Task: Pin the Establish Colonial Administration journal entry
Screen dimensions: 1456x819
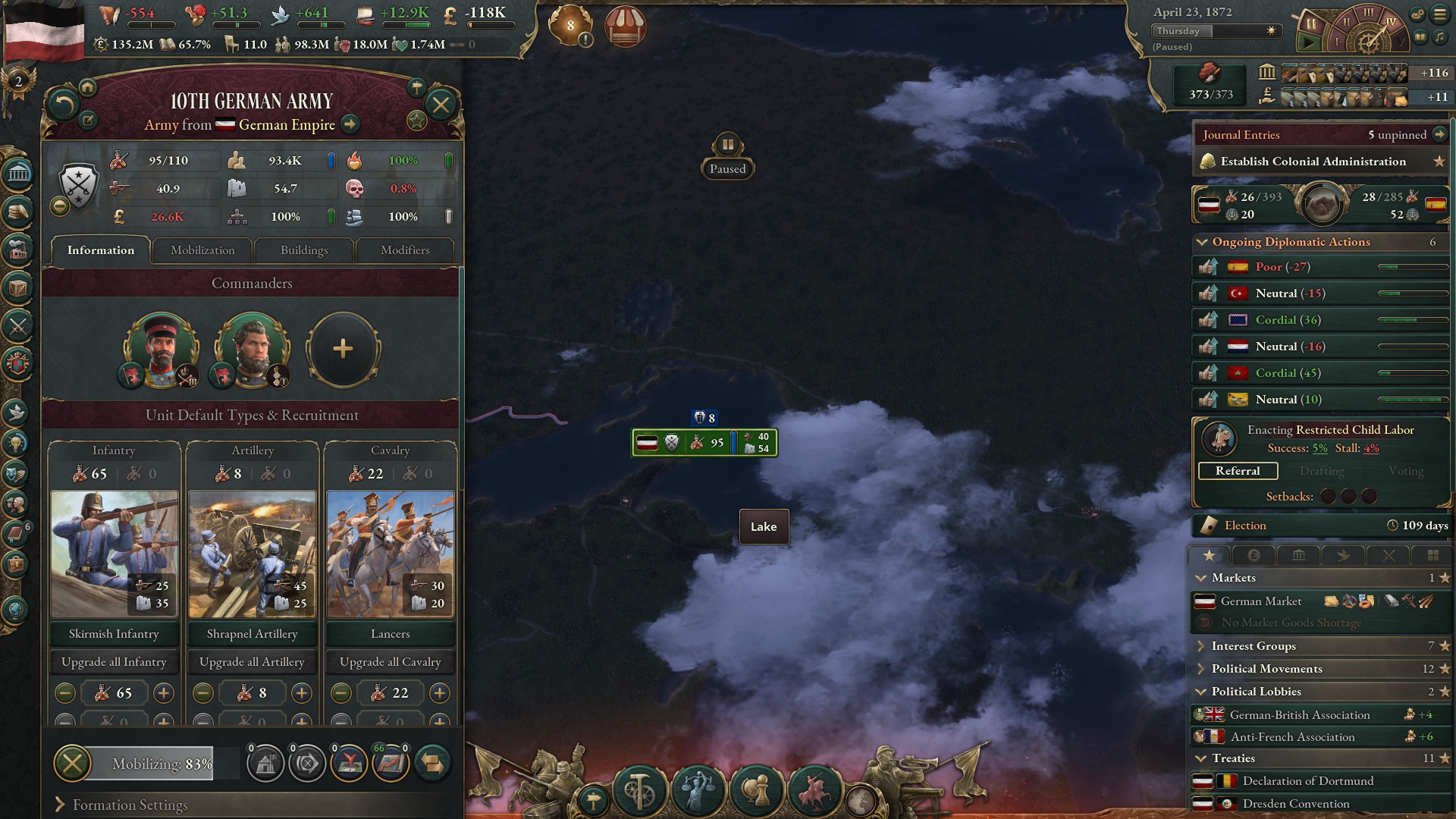Action: pyautogui.click(x=1439, y=162)
